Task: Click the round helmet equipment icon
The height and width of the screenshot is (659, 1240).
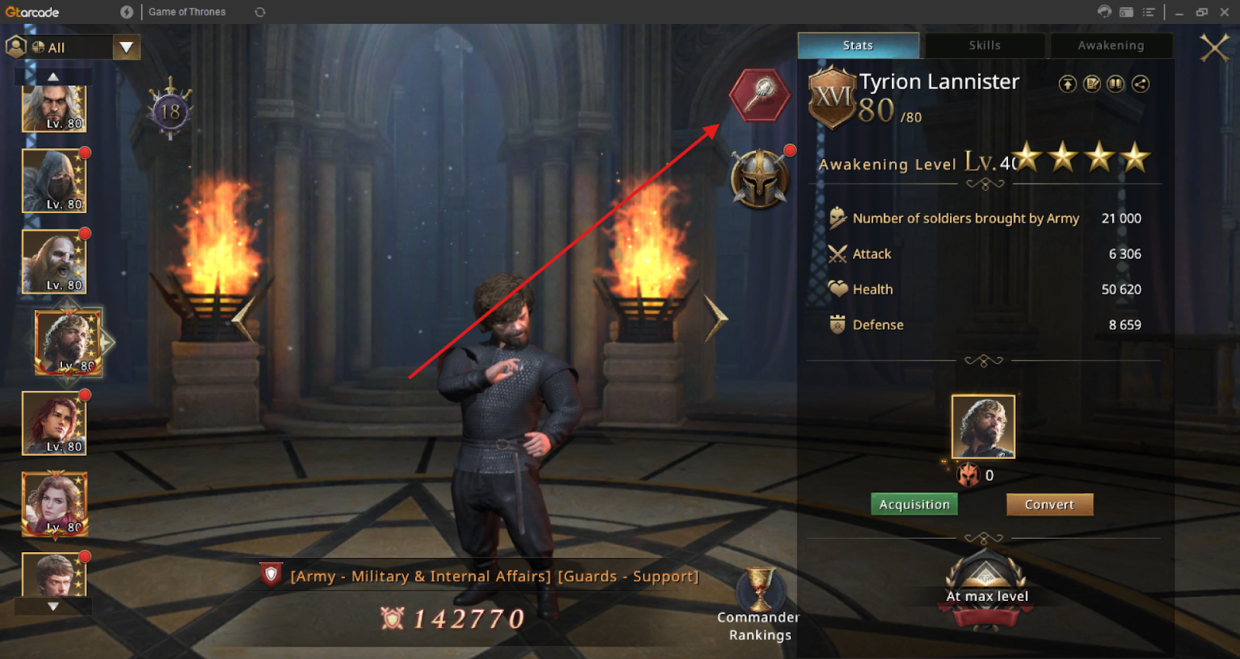Action: [759, 180]
